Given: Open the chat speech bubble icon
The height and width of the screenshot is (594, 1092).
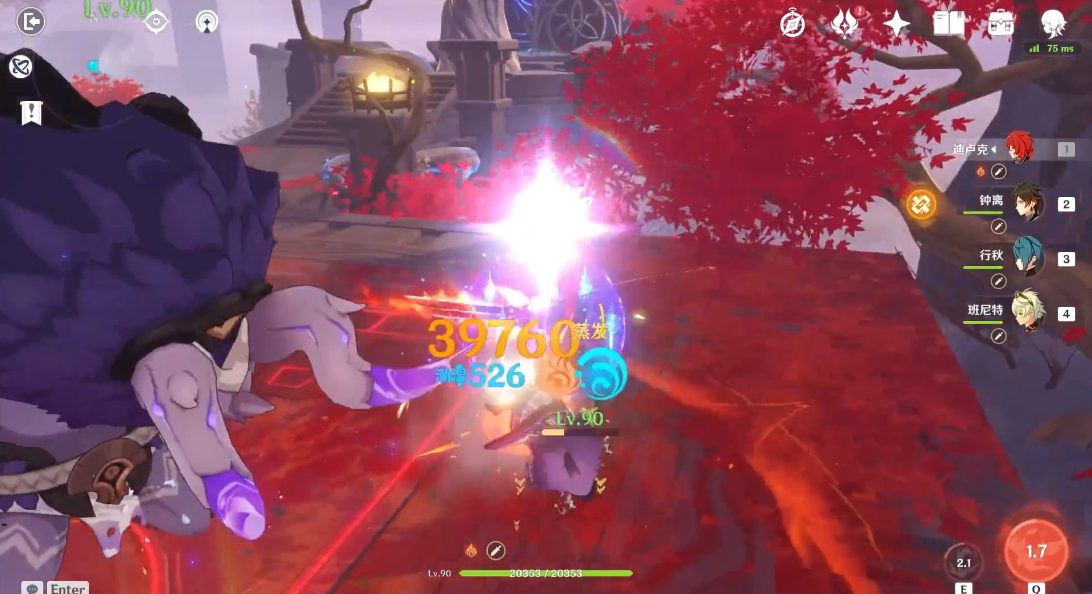Looking at the screenshot, I should [33, 589].
